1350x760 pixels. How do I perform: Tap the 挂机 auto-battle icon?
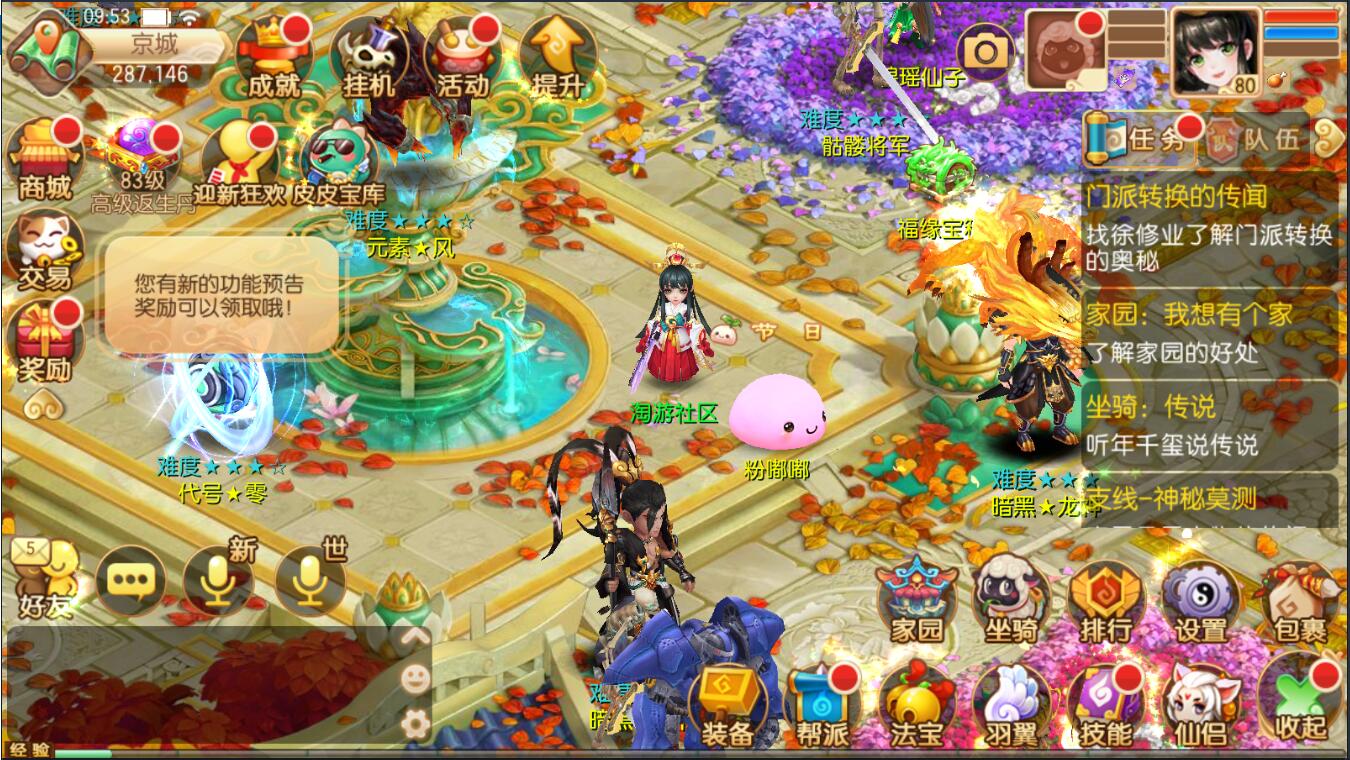(x=368, y=58)
